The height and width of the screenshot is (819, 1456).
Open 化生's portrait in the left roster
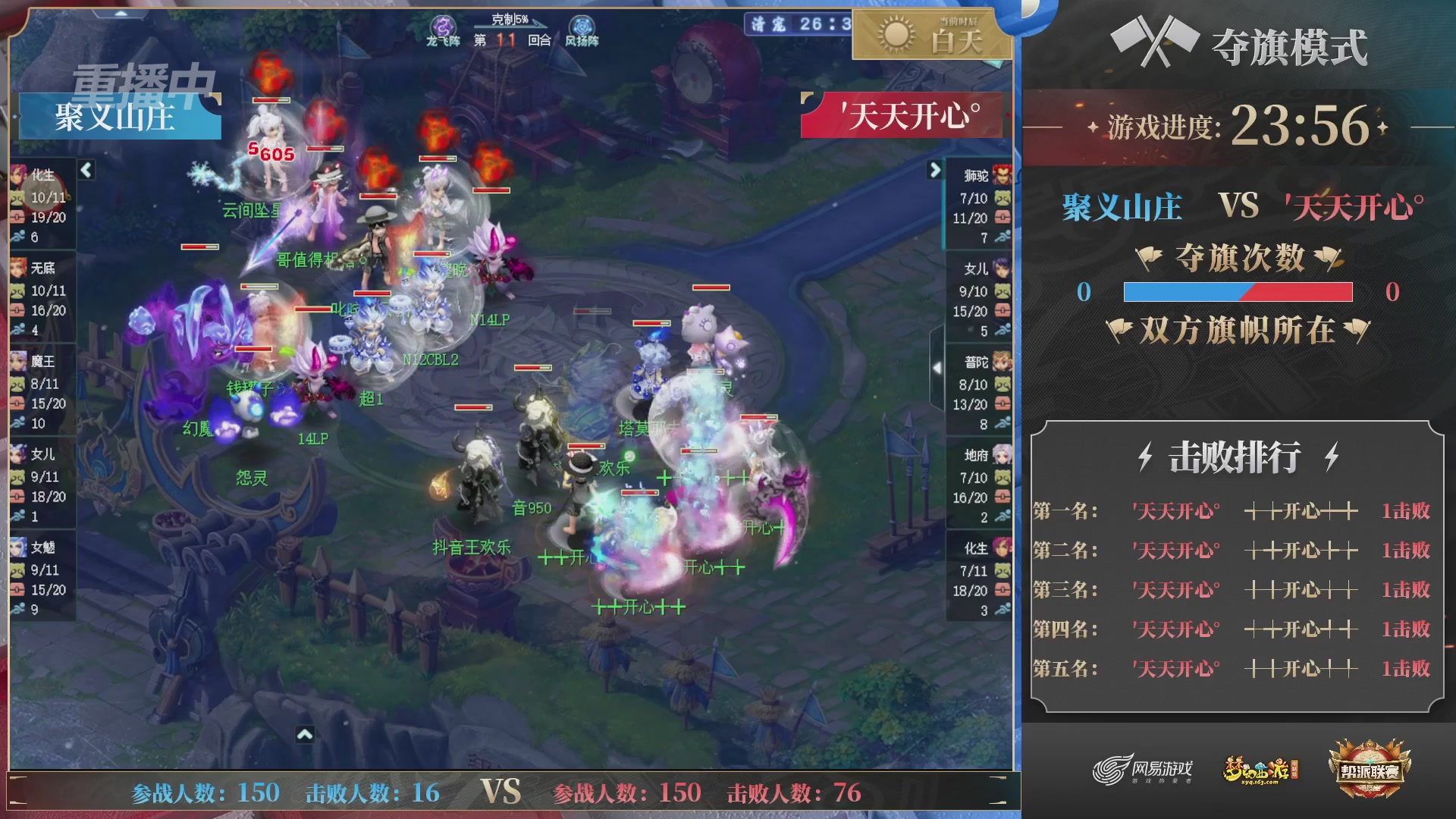click(17, 177)
